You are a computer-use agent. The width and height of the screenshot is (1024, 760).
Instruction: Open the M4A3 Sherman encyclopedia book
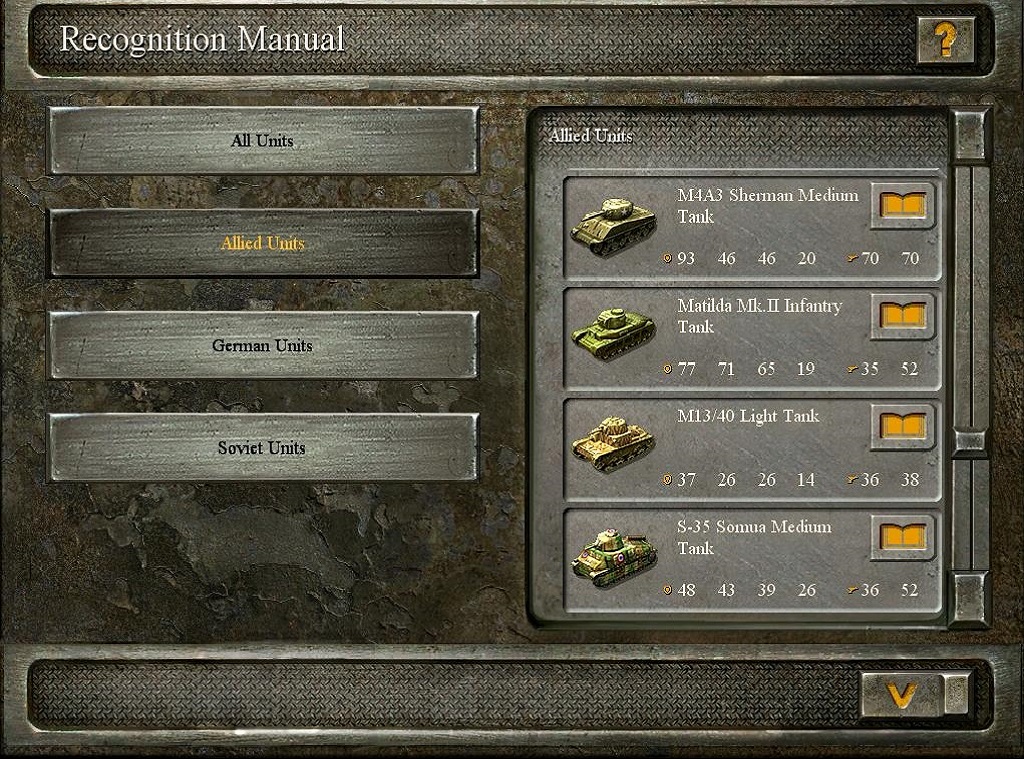tap(903, 206)
